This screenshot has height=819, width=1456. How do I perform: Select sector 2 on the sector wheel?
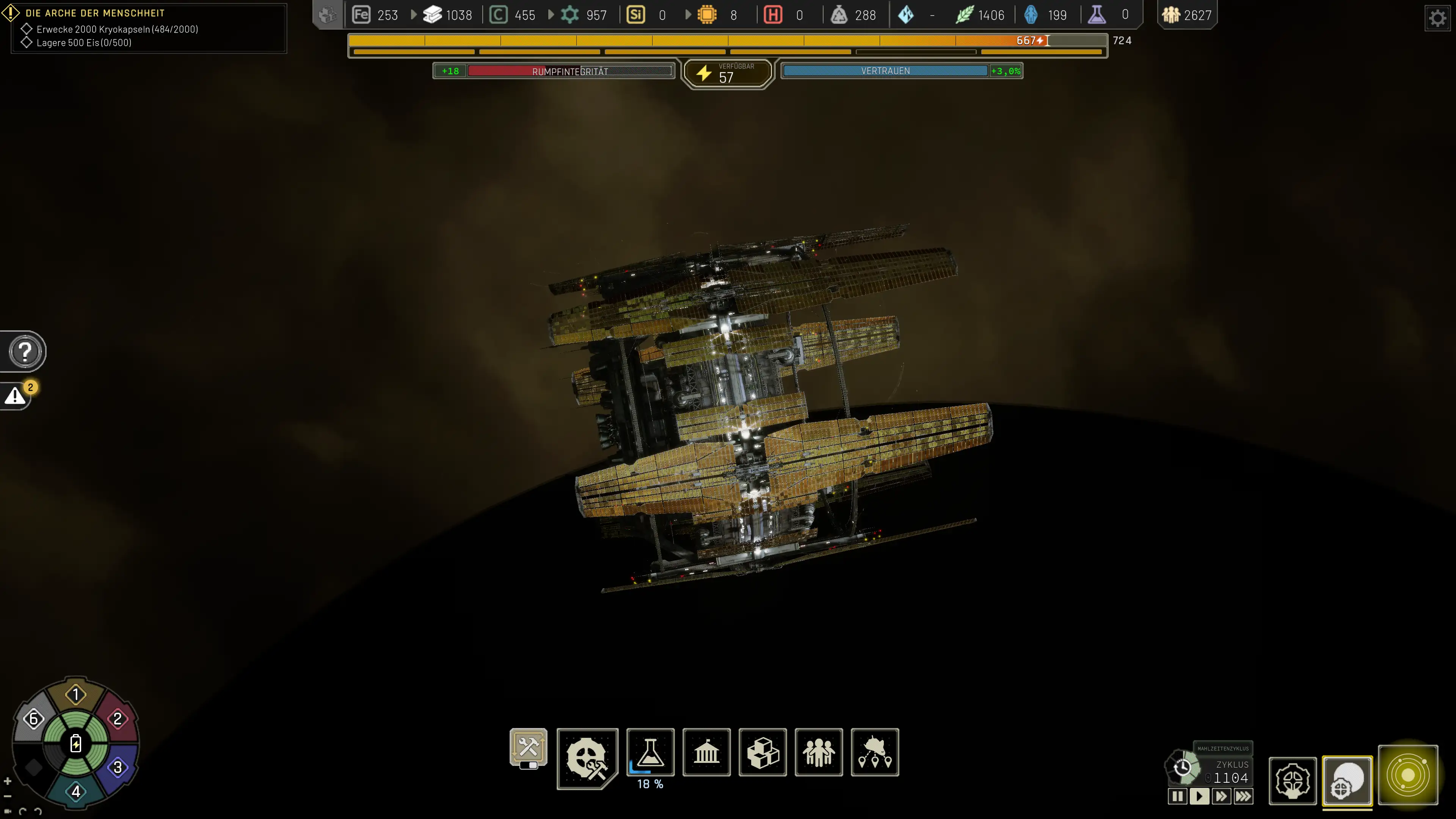pyautogui.click(x=118, y=719)
